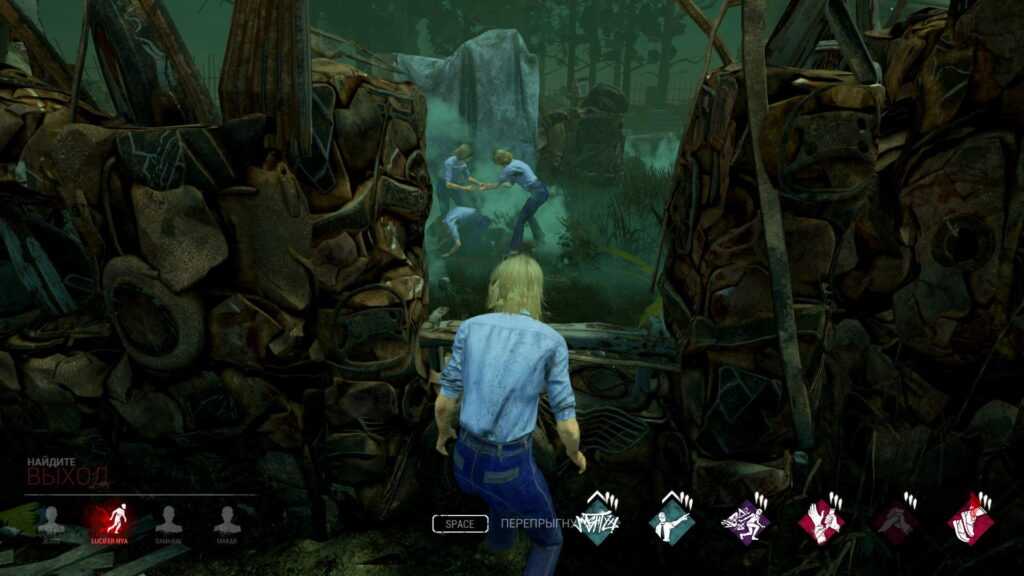Click the purple running-figure perk icon
This screenshot has height=576, width=1024.
(745, 521)
